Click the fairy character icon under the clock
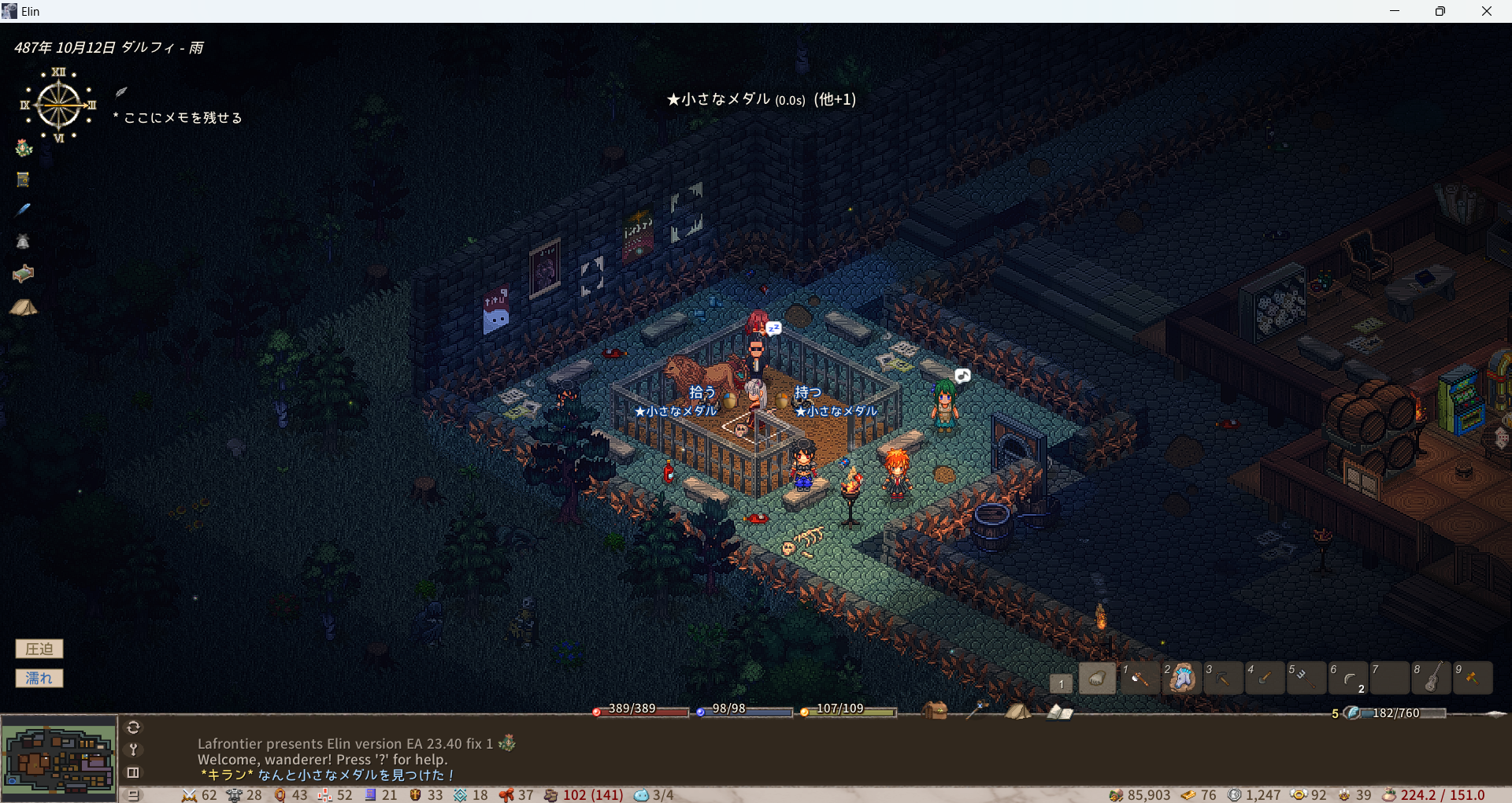The width and height of the screenshot is (1512, 803). click(24, 147)
